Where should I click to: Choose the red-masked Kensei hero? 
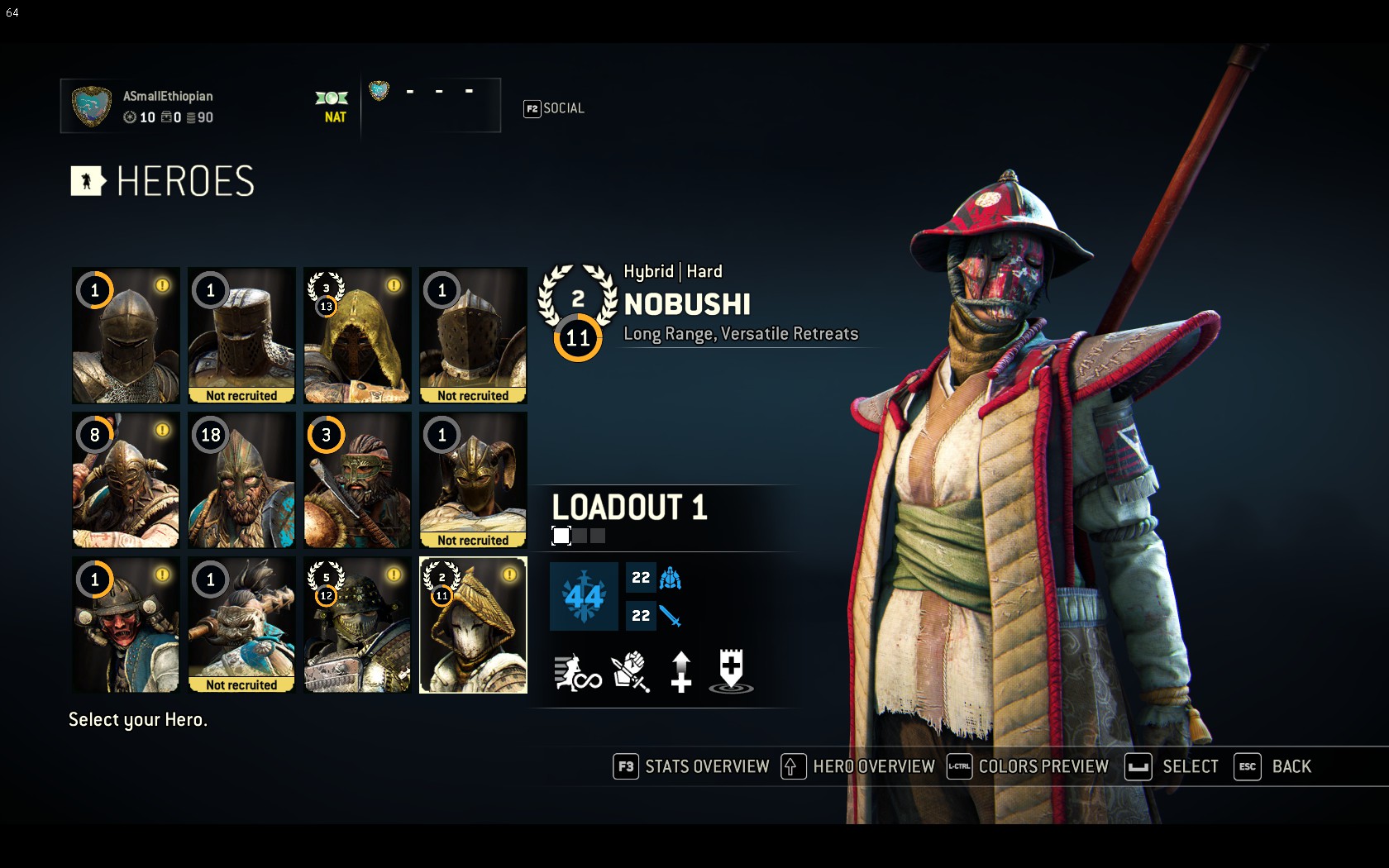[x=126, y=624]
